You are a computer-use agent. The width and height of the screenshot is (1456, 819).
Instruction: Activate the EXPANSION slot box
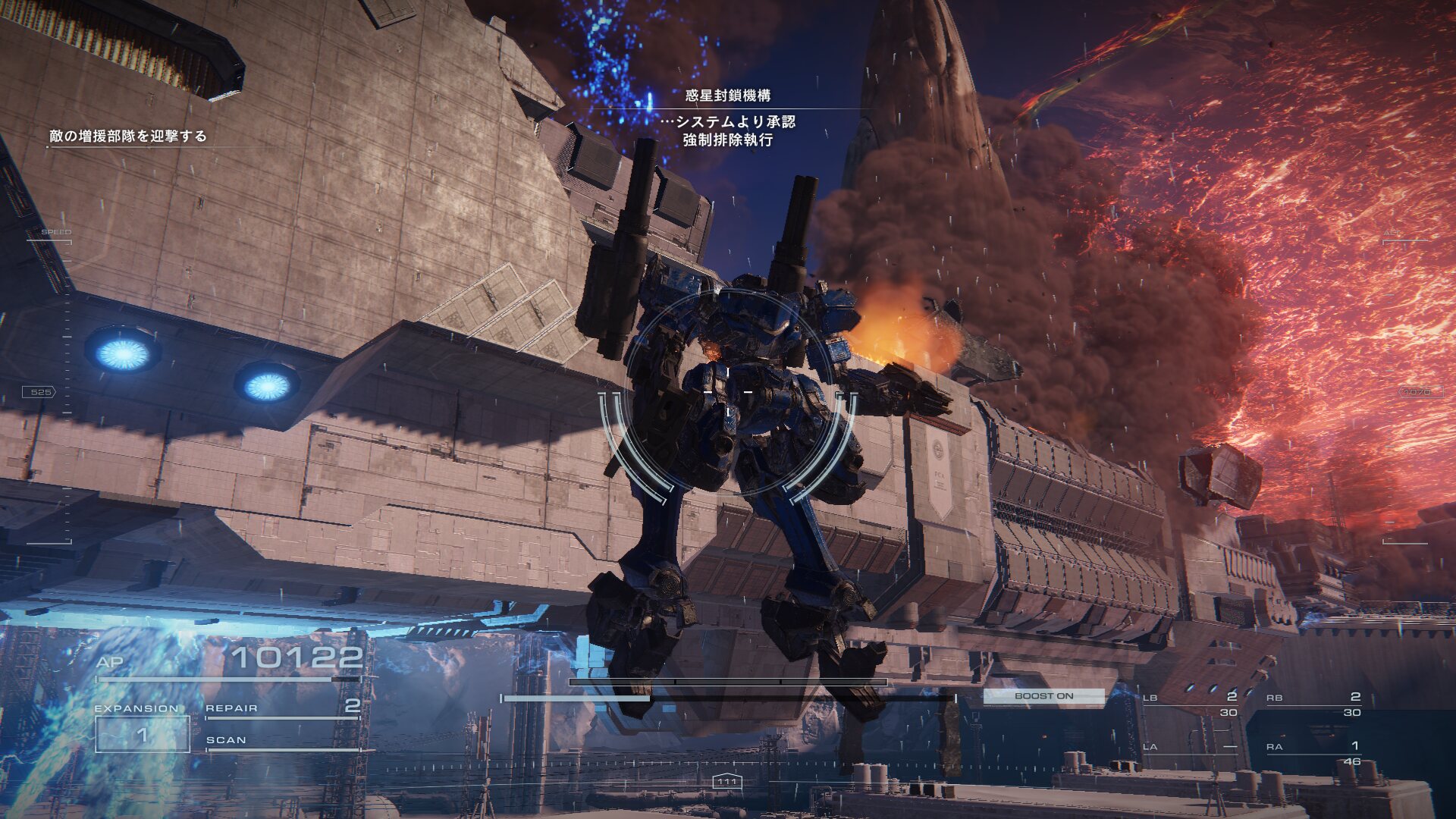pos(142,734)
